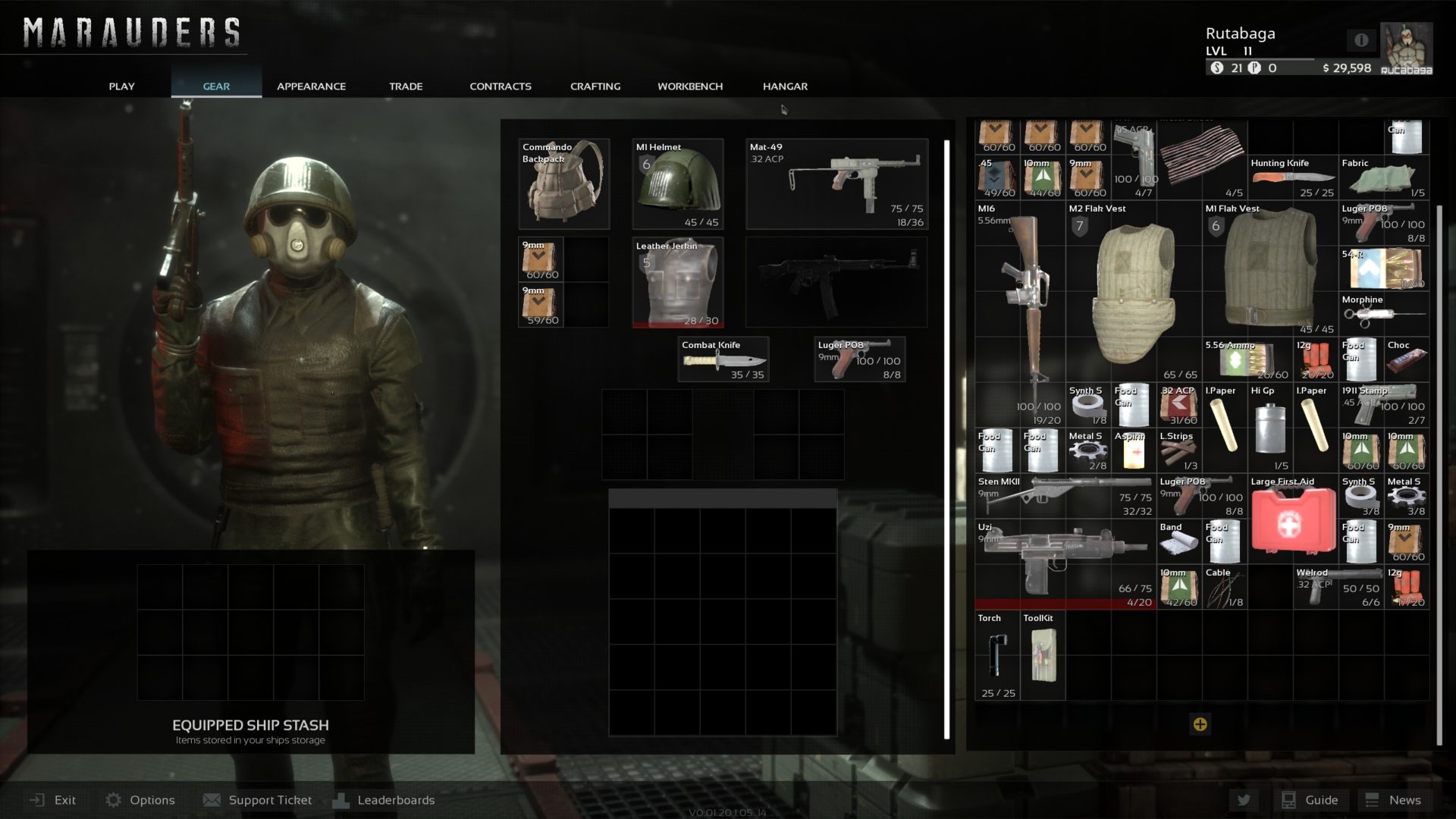This screenshot has height=819, width=1456.
Task: Go to the Trade tab
Action: [406, 86]
